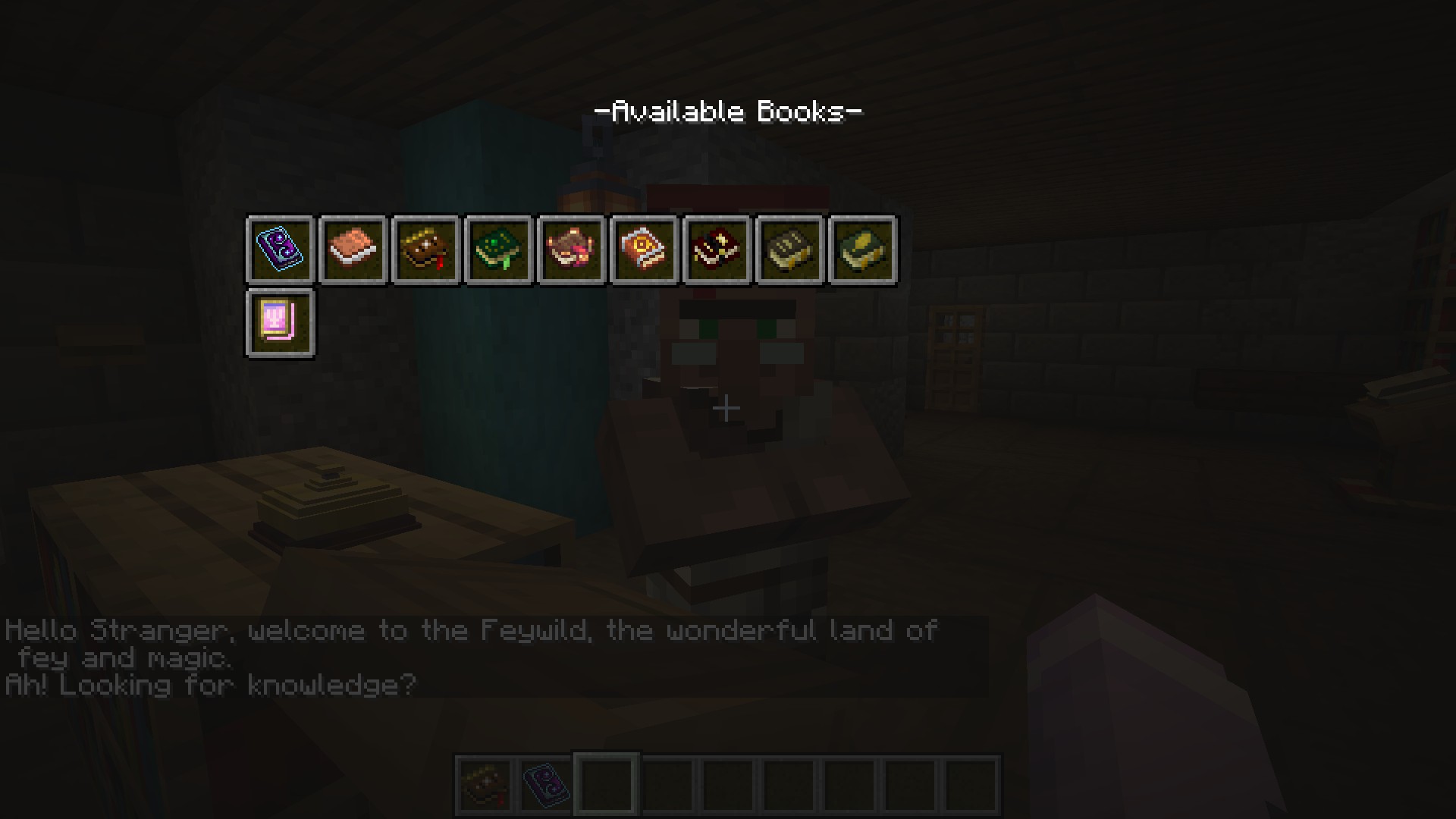
Task: Pick the pink book with gold border
Action: pos(280,323)
